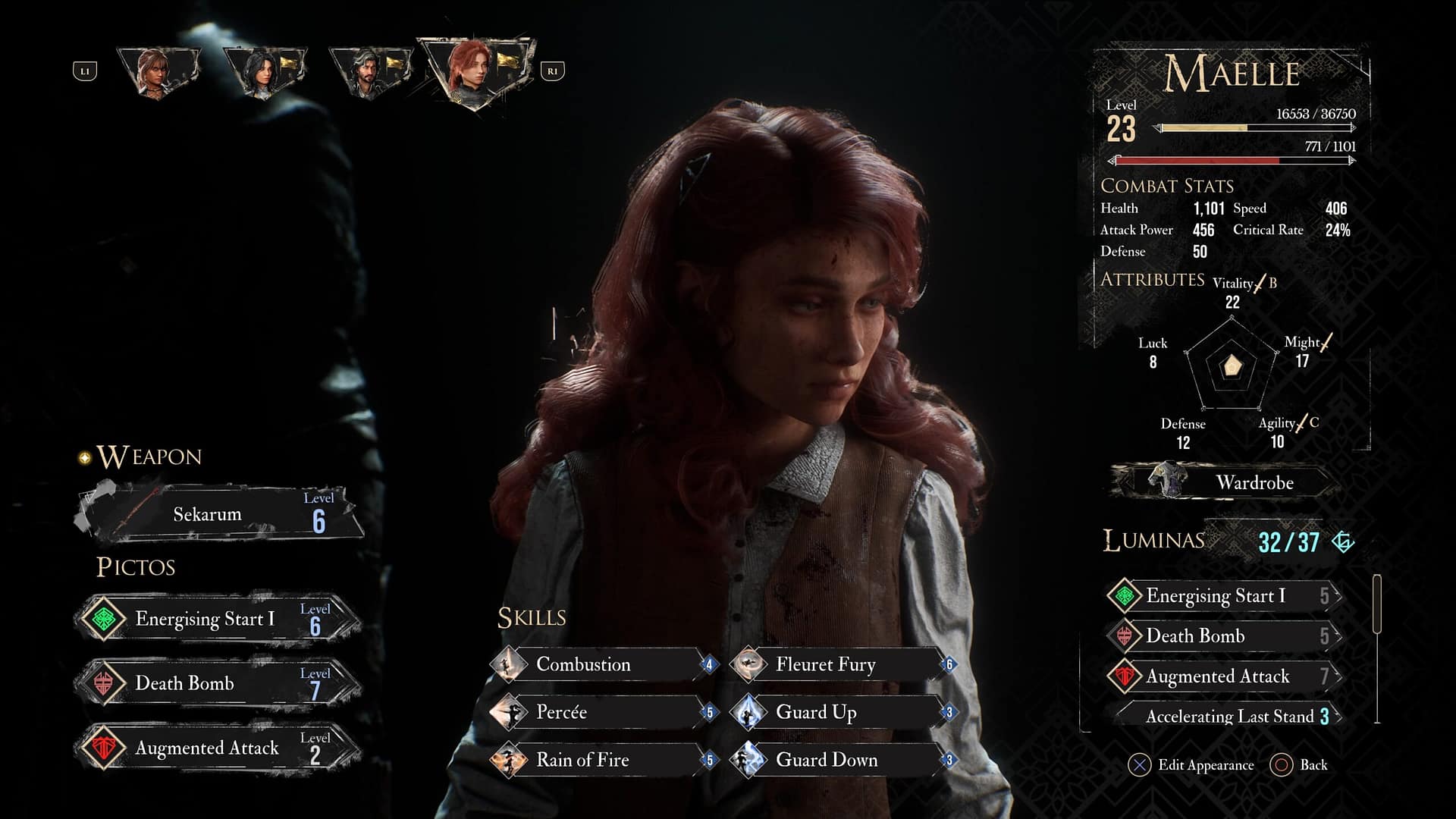
Task: Click Death Bomb in the Luminas list
Action: pos(1225,636)
